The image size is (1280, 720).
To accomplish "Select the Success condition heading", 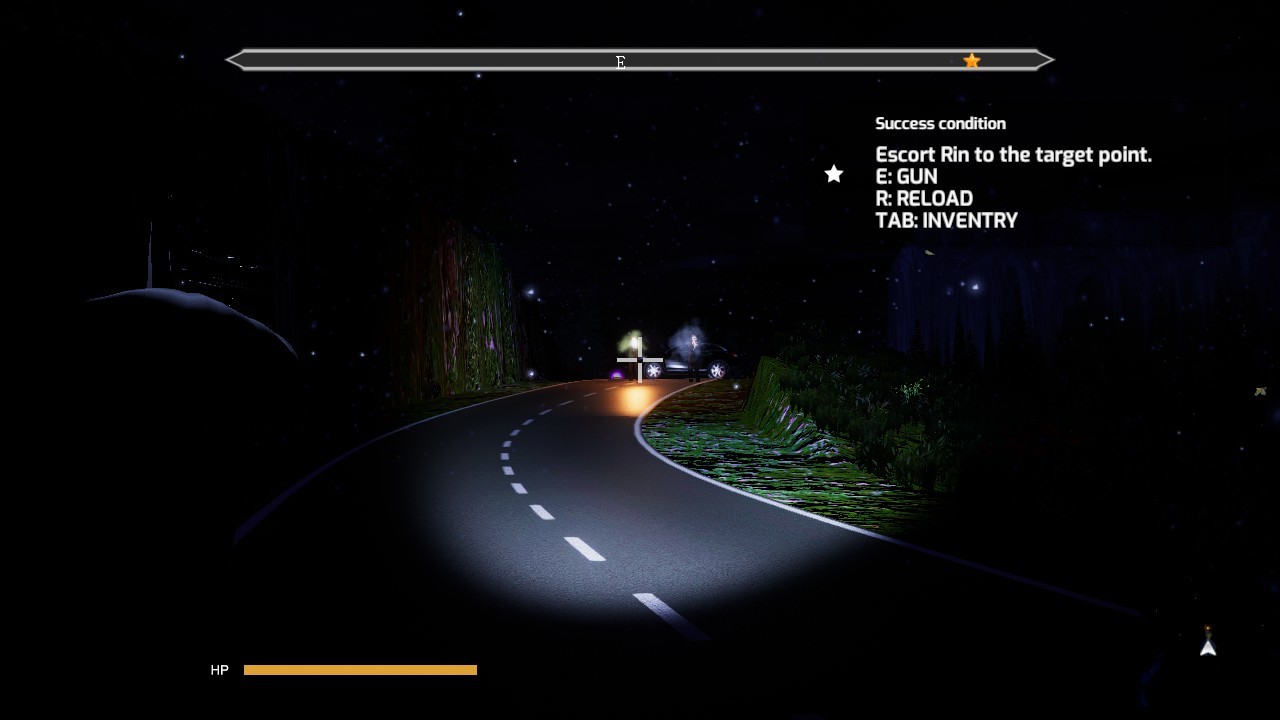I will (940, 123).
